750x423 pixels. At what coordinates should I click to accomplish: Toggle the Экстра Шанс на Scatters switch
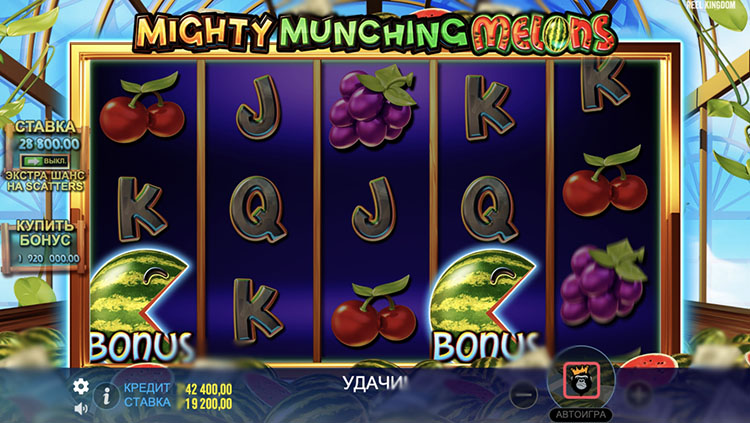coord(44,159)
